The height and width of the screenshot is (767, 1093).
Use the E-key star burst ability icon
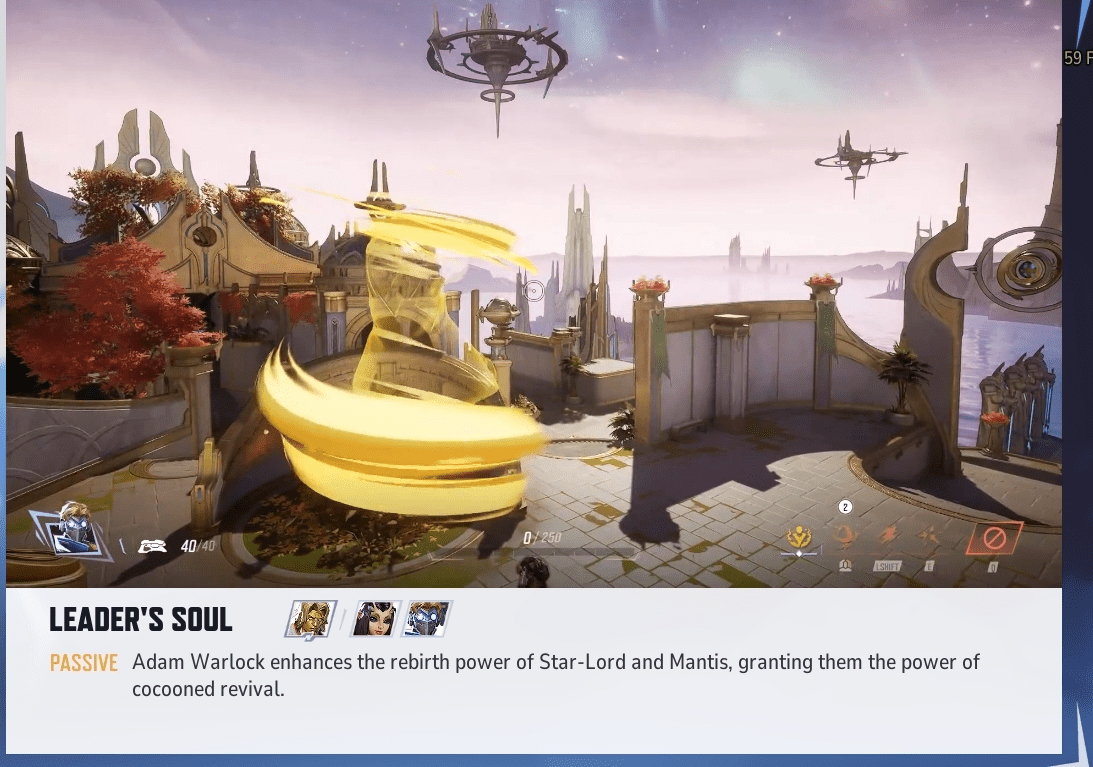coord(928,538)
